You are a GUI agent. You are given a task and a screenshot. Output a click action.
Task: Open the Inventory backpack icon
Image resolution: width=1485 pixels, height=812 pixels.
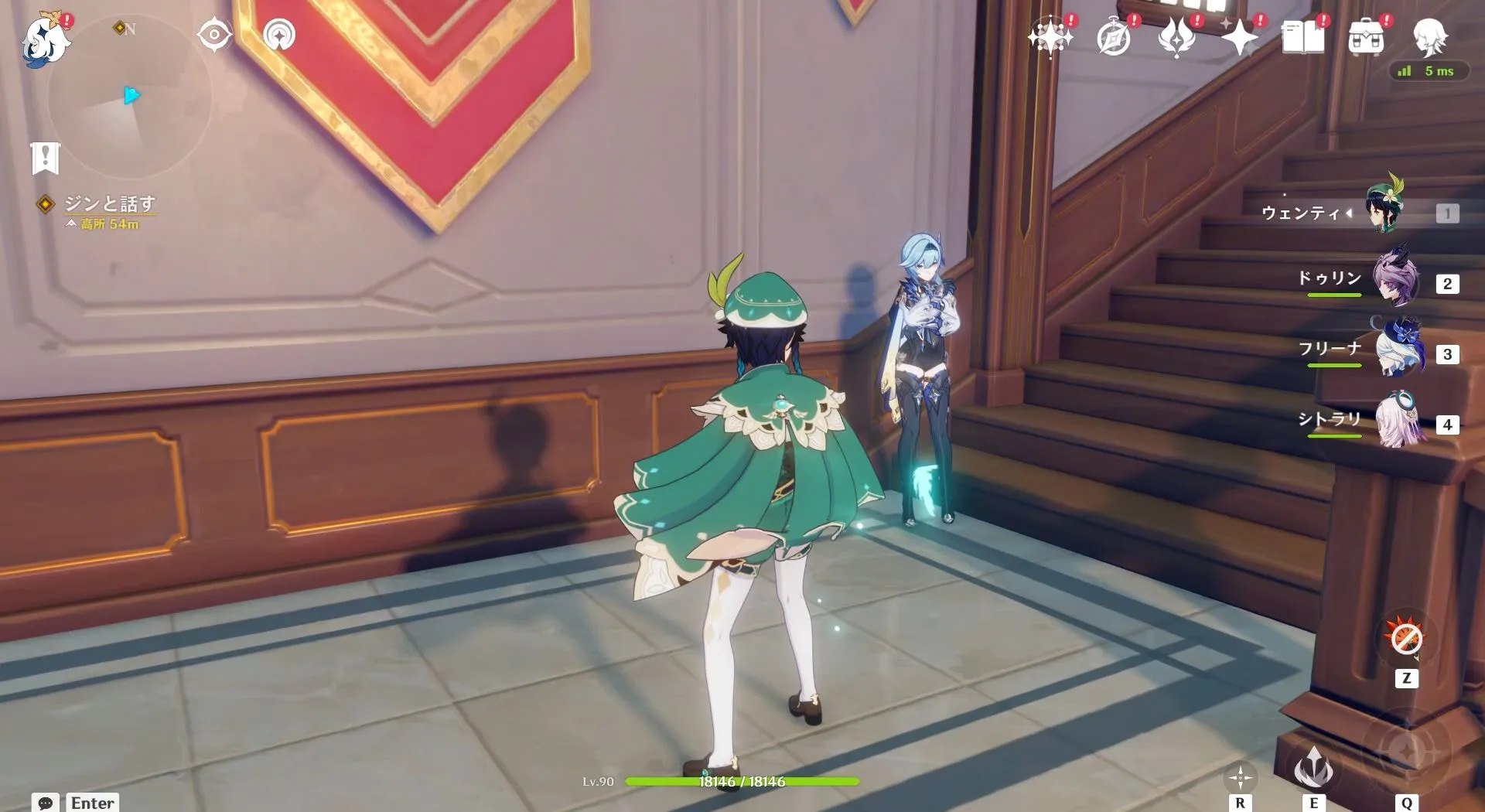click(x=1367, y=37)
